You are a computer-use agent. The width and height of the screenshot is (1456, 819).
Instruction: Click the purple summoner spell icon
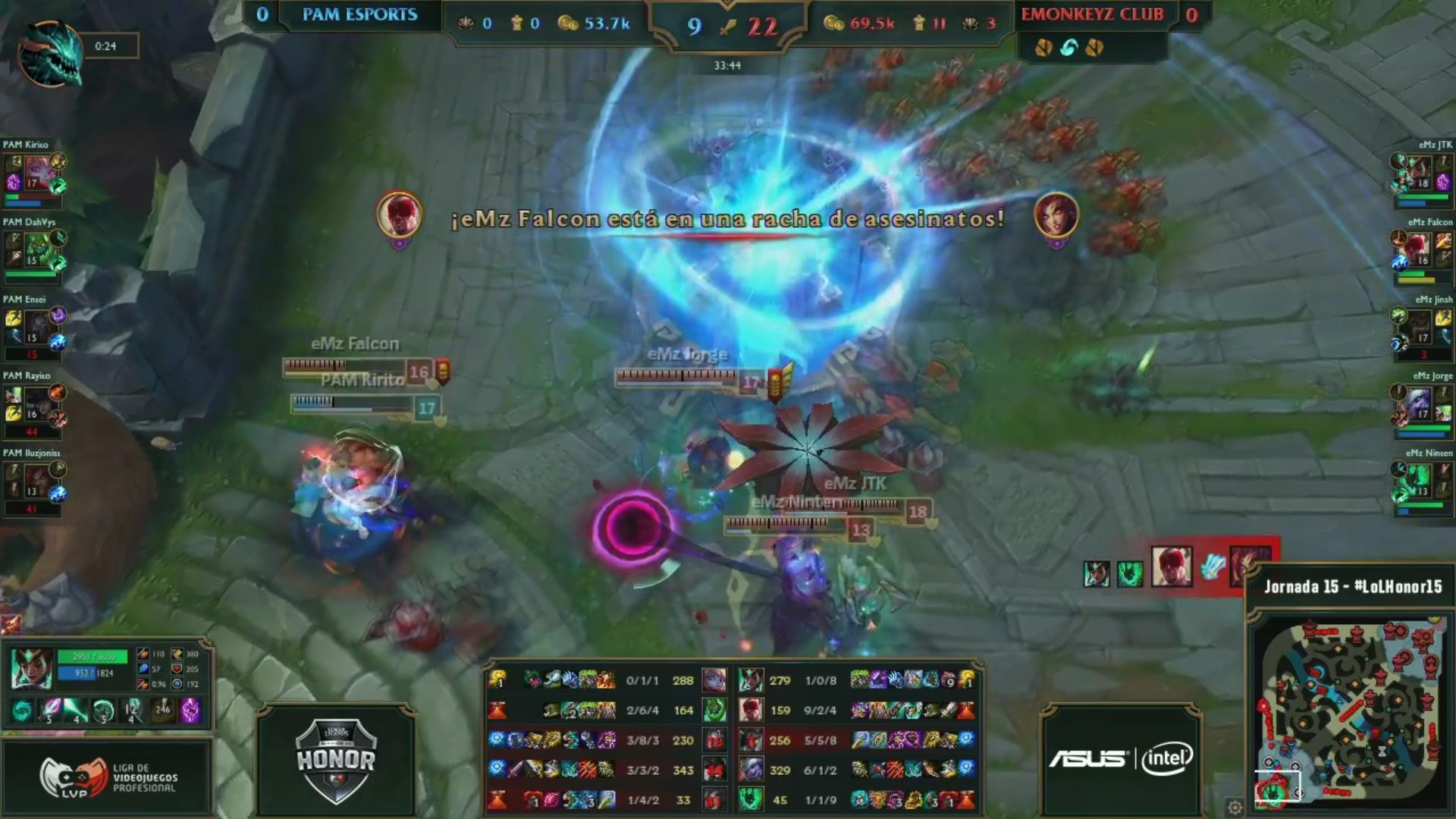tap(190, 711)
